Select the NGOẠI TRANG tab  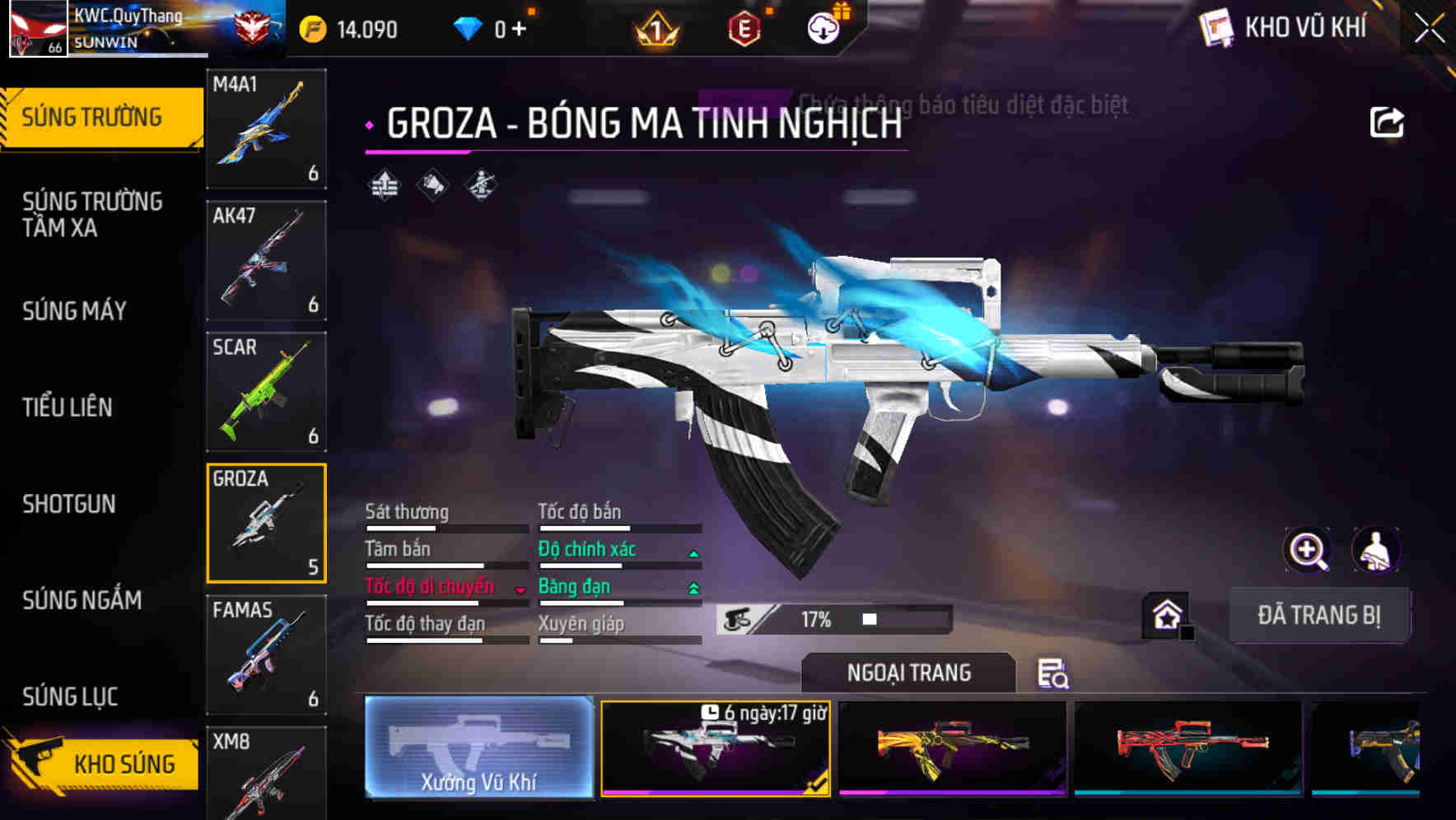(908, 672)
